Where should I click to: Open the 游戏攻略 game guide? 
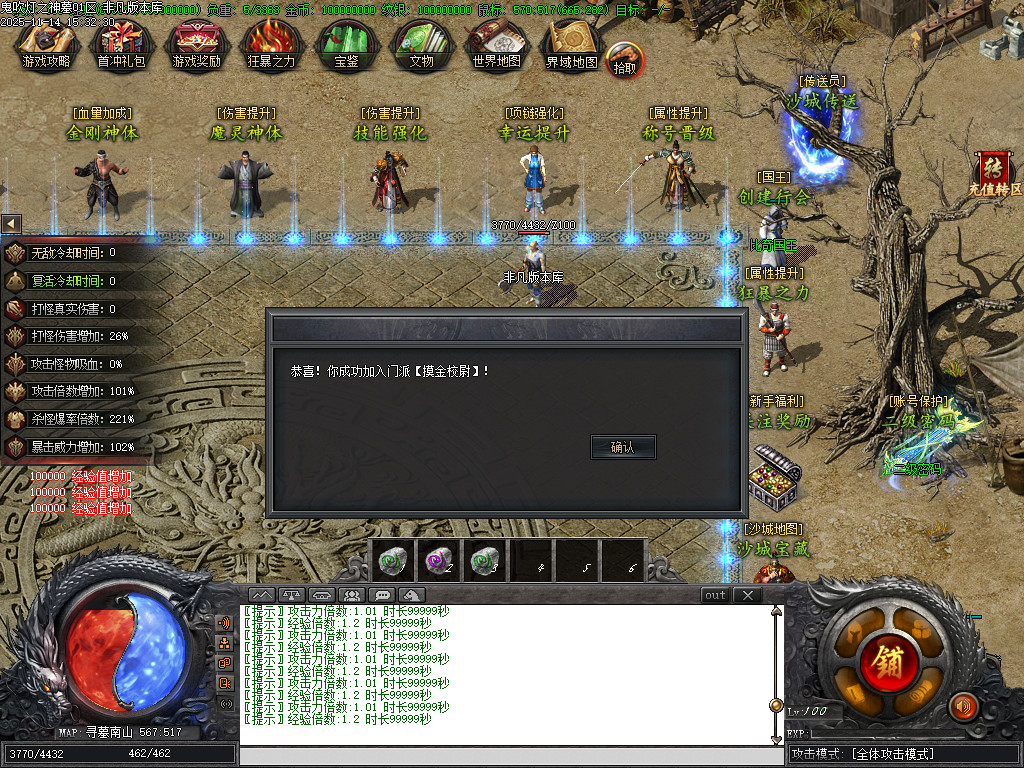[x=46, y=45]
